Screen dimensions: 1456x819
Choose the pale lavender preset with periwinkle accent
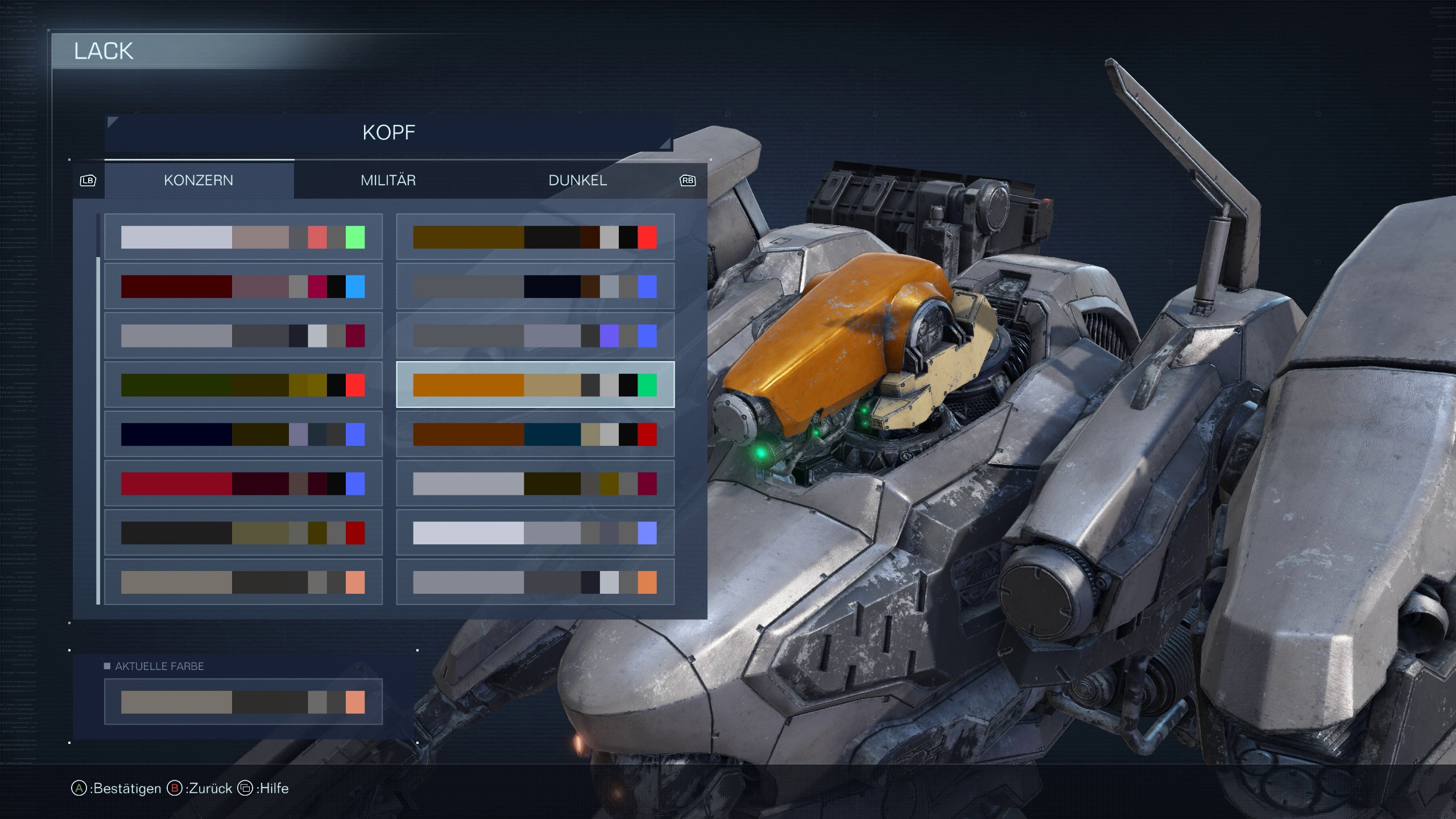tap(535, 533)
